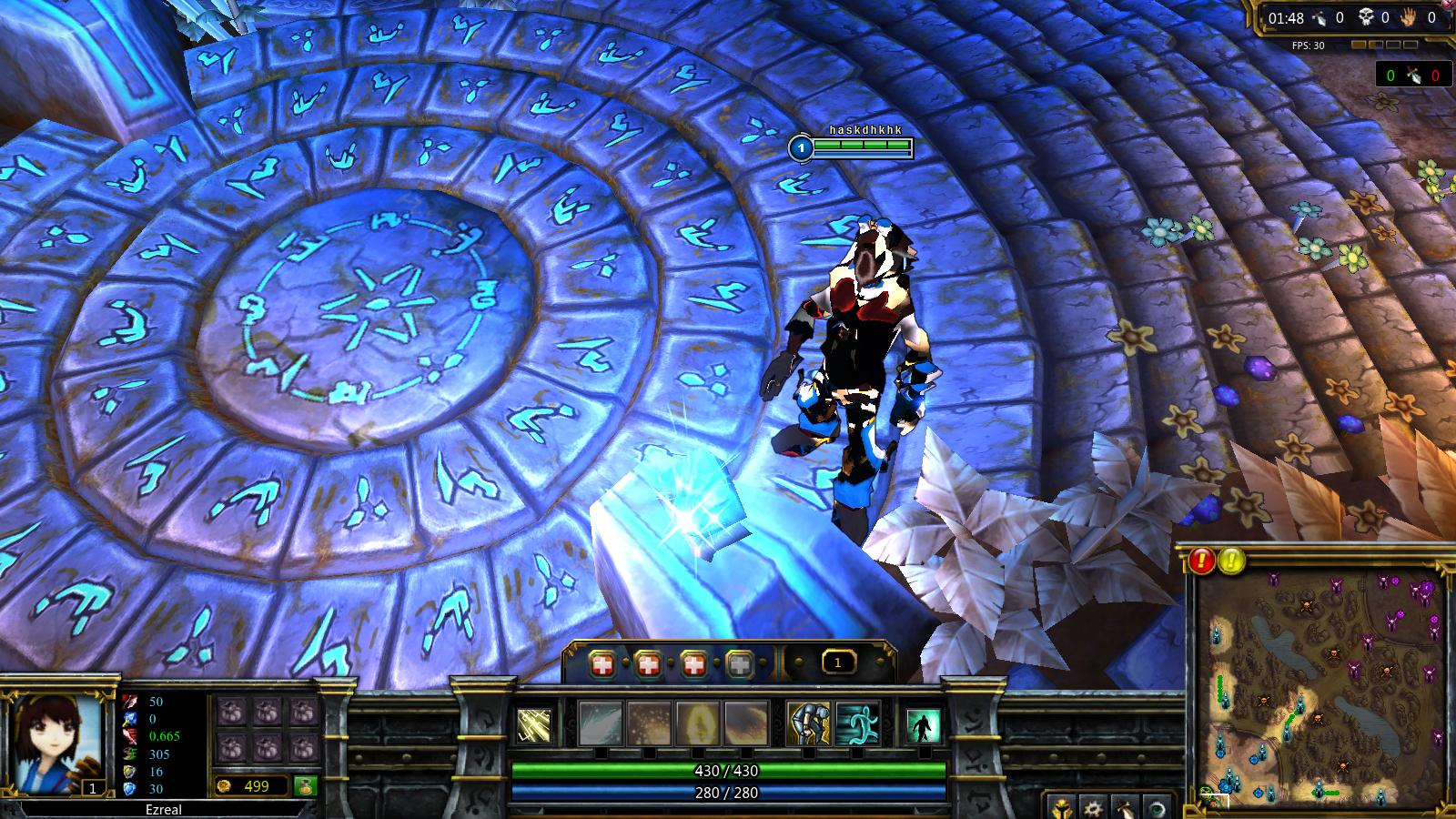Screen dimensions: 1456x819
Task: Cast the second ability with golden sparkles icon
Action: click(649, 723)
